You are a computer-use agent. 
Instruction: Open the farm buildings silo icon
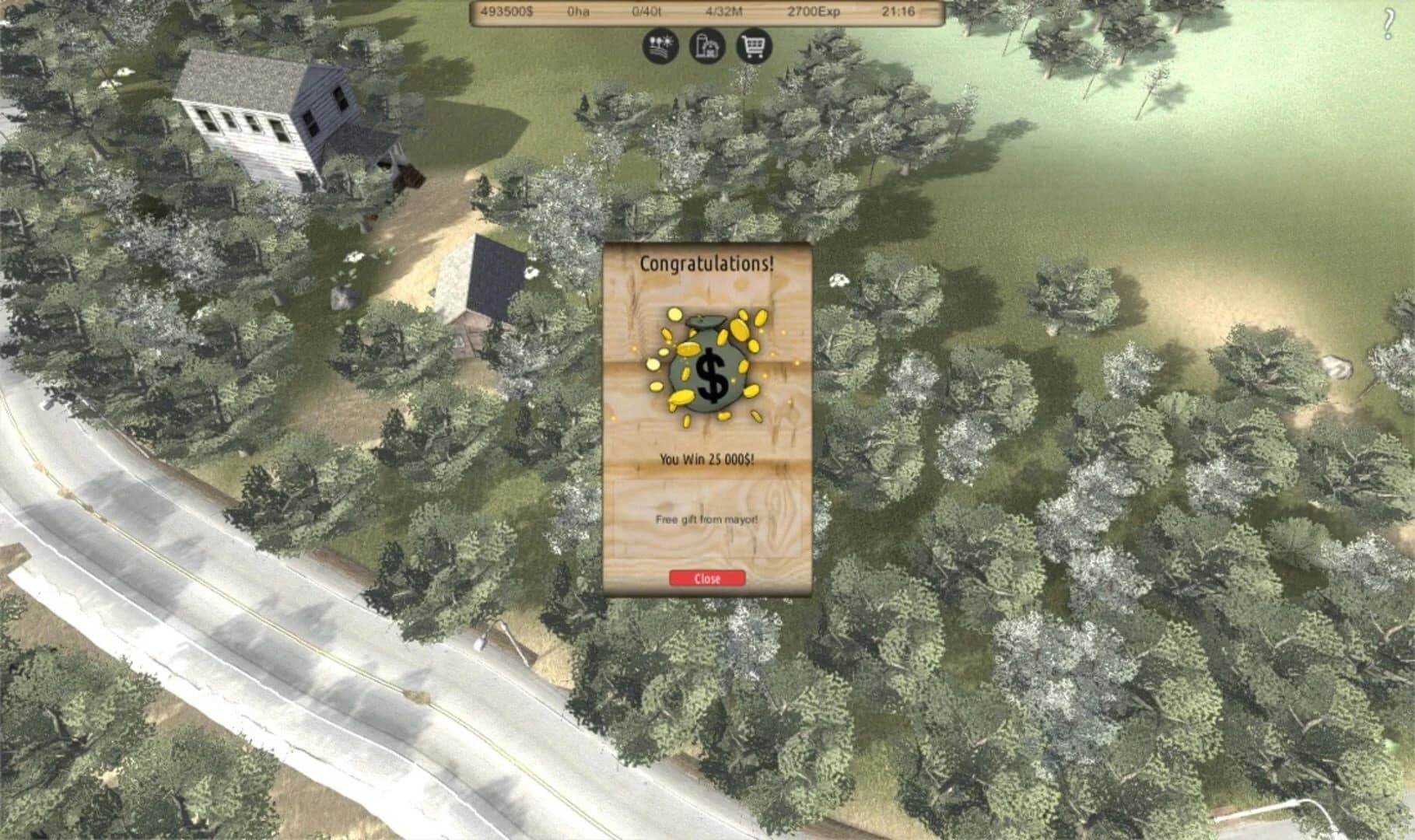706,46
